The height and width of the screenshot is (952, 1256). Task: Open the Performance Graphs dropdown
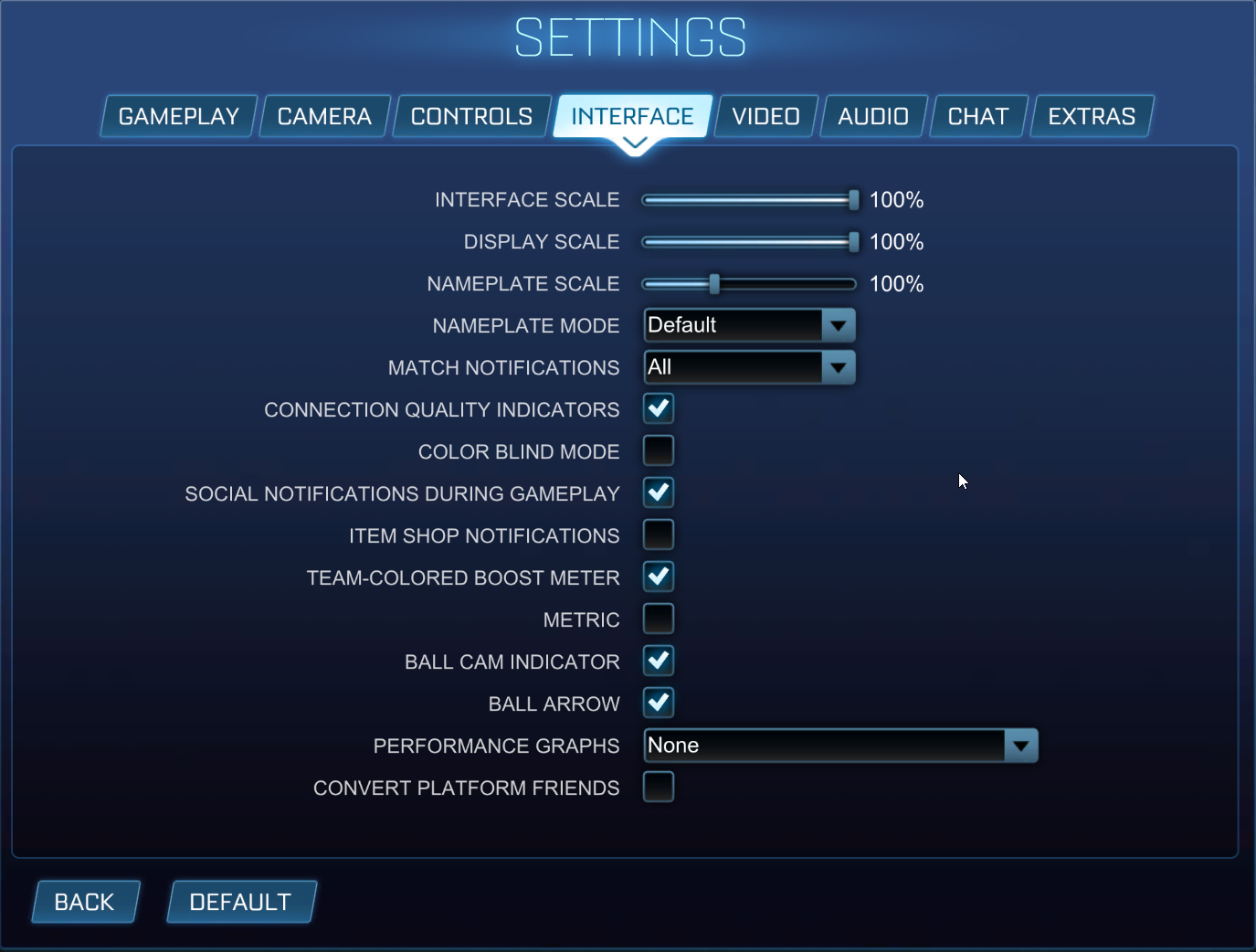click(1021, 746)
